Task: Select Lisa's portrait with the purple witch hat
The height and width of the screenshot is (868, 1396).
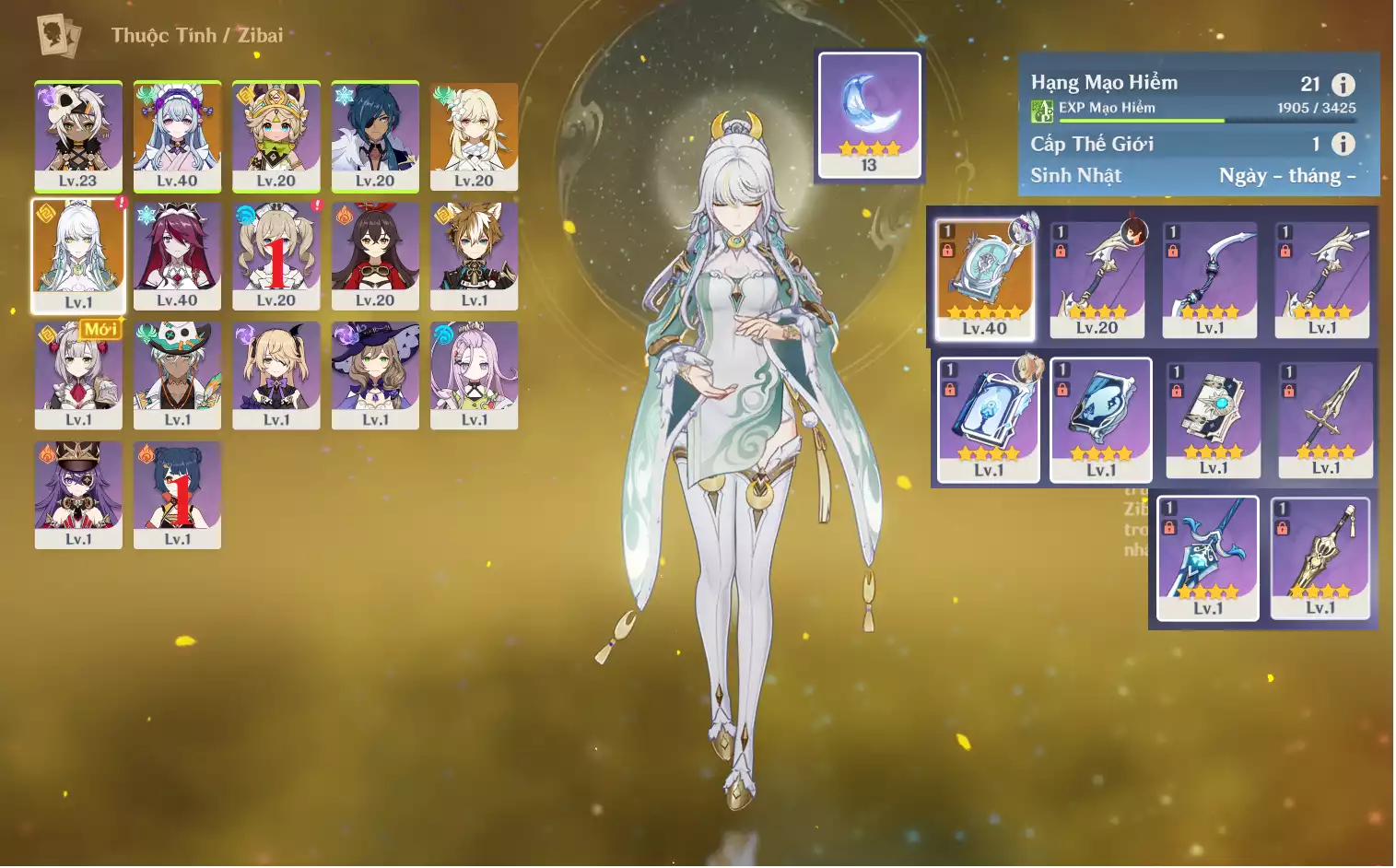Action: click(x=375, y=374)
